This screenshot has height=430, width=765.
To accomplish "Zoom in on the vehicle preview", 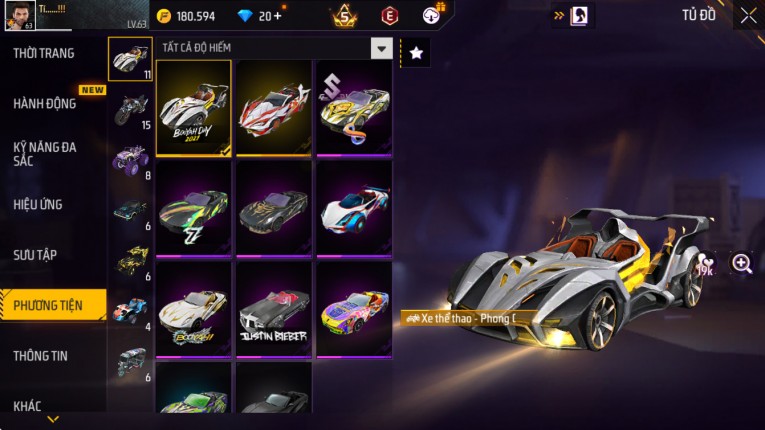I will click(742, 263).
